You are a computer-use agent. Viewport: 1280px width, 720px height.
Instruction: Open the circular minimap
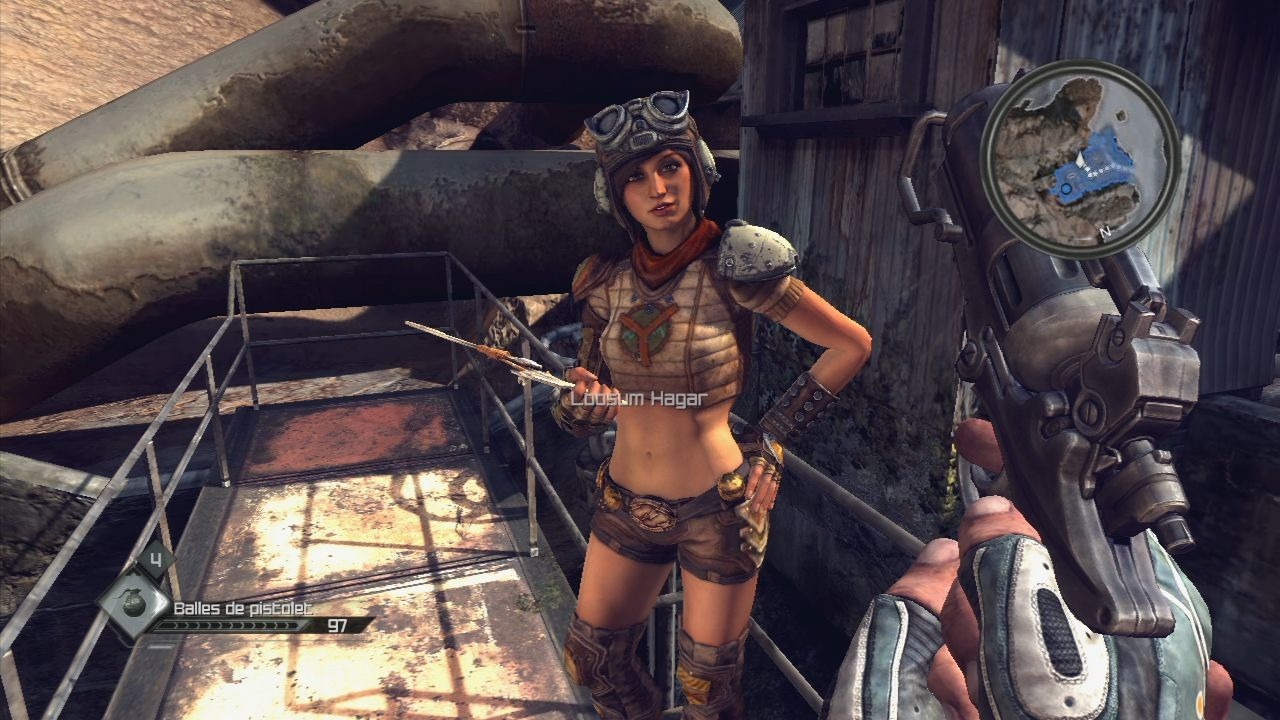click(1080, 159)
